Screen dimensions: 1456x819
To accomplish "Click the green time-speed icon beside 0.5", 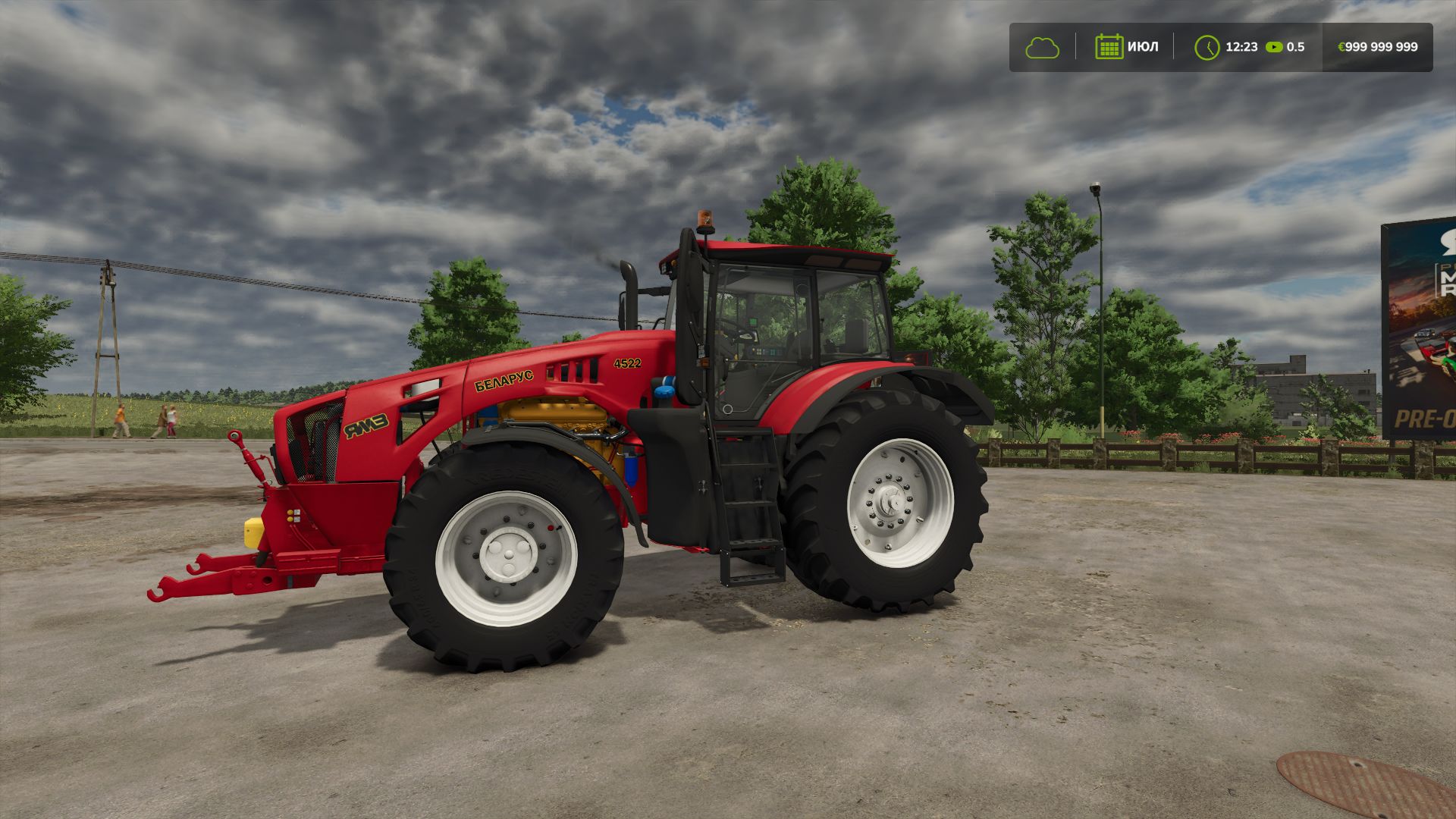I will 1274,47.
